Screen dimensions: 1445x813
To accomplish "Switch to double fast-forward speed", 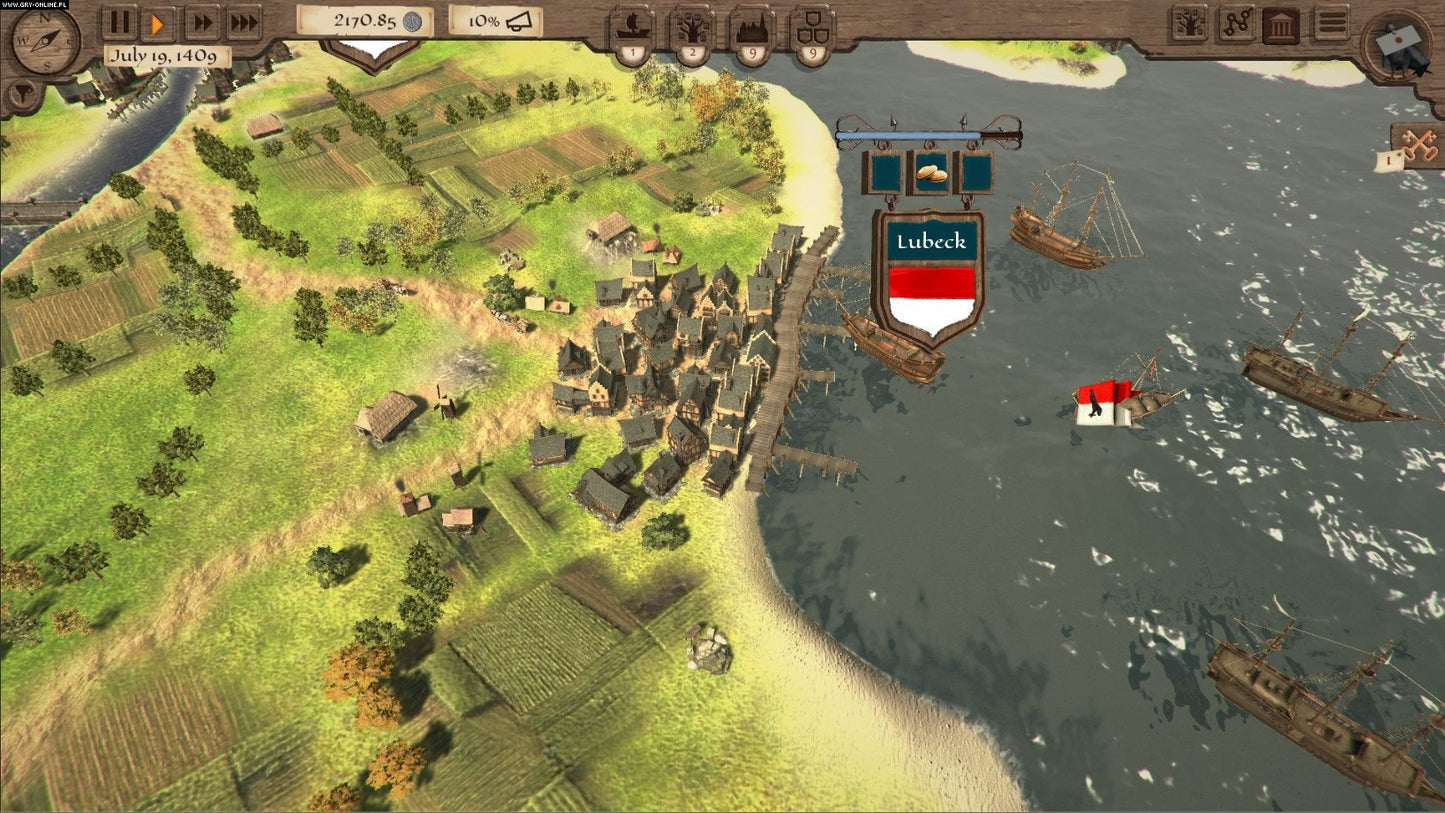I will tap(202, 21).
